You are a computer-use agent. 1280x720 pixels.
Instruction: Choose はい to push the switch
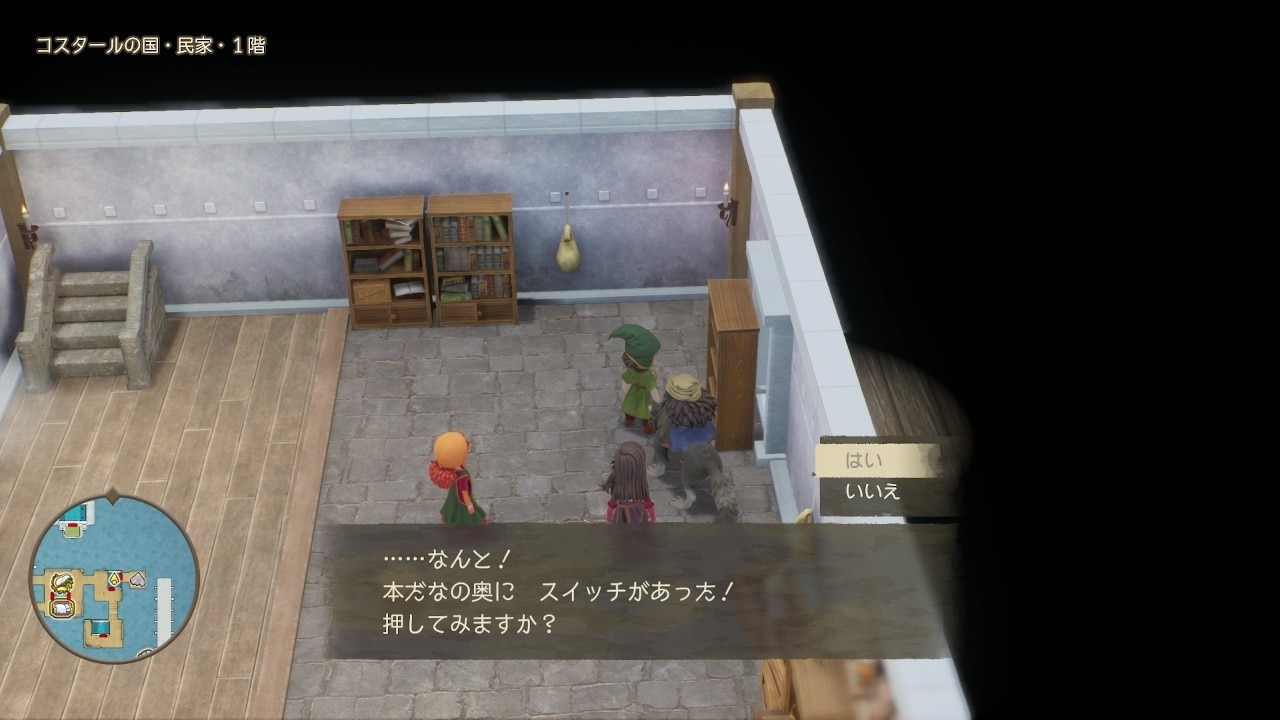point(865,460)
